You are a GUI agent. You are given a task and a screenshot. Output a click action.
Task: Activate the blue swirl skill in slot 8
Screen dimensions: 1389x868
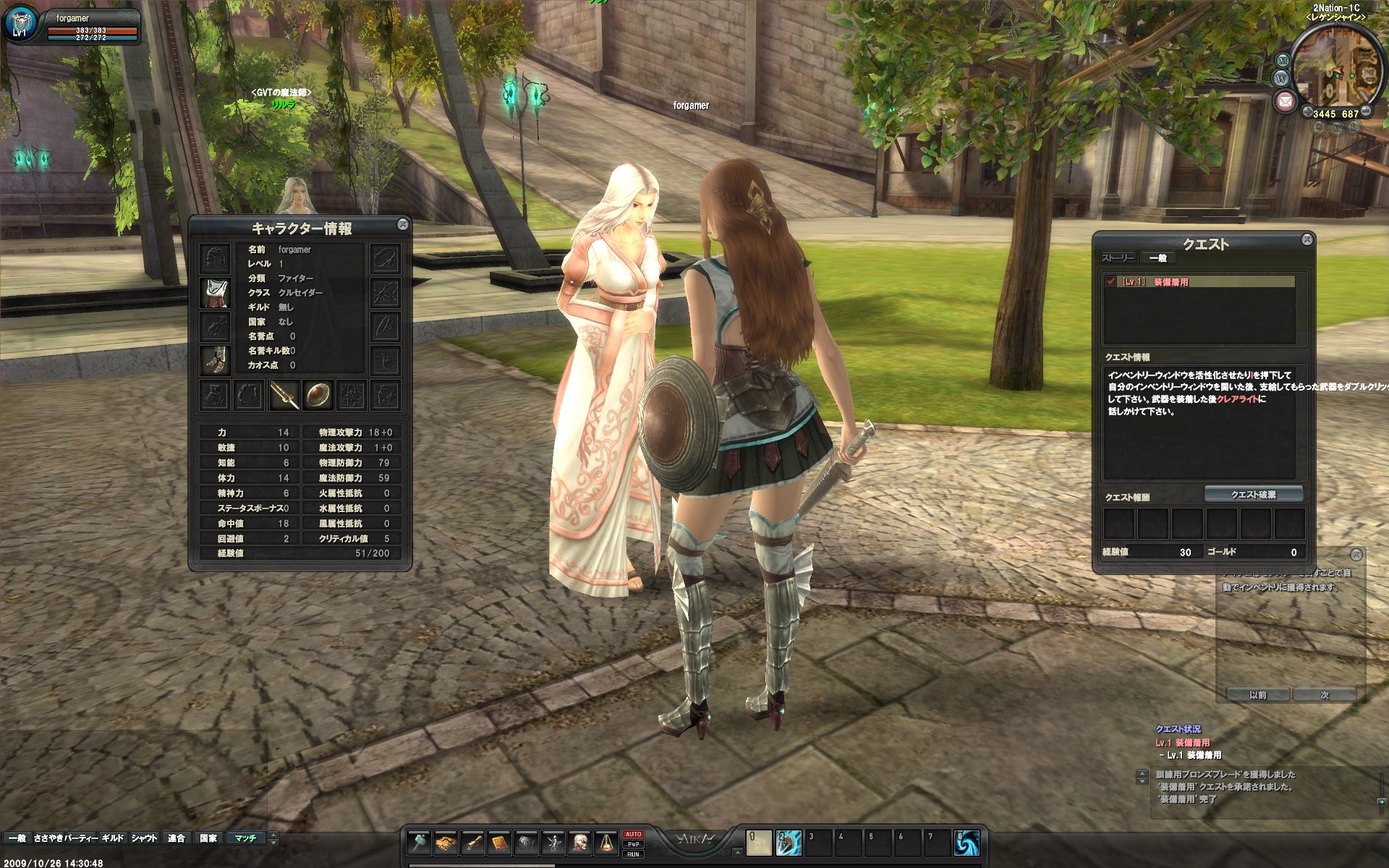tap(967, 843)
